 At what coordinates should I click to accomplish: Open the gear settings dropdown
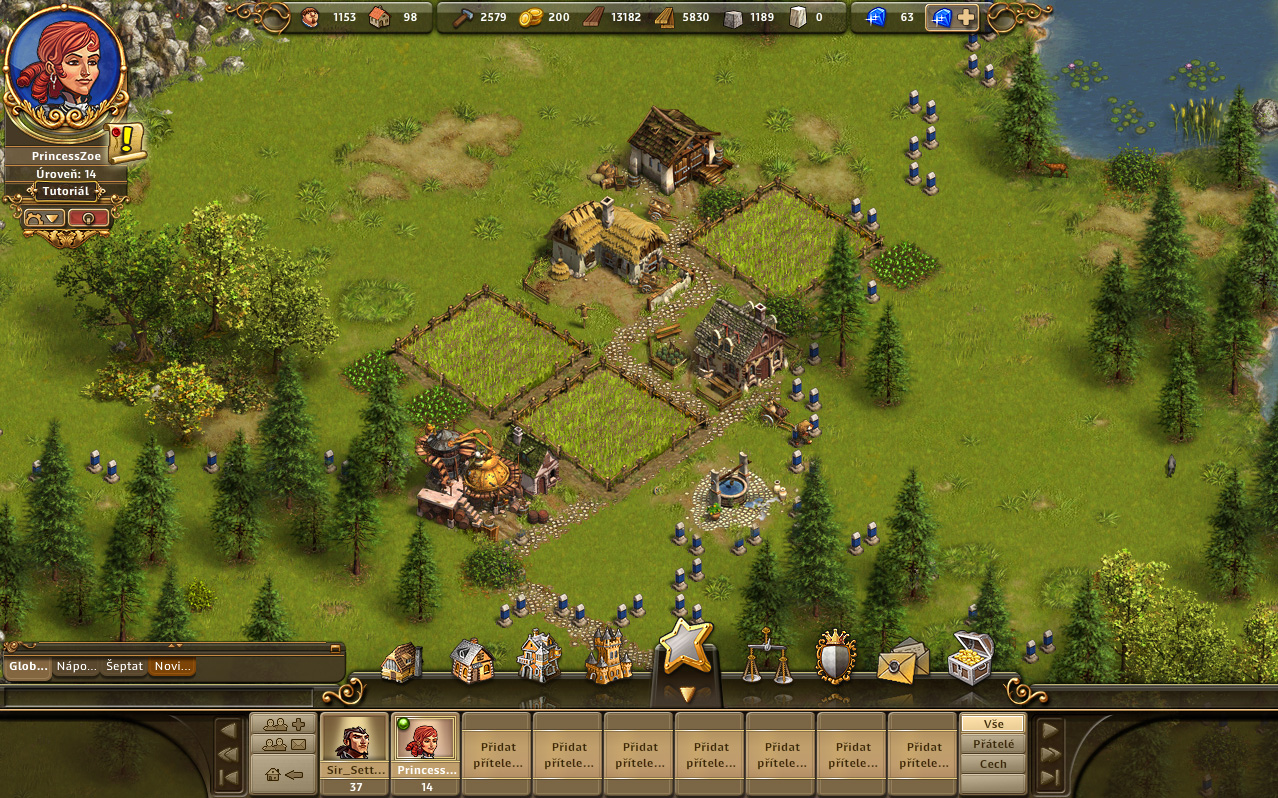(x=44, y=217)
